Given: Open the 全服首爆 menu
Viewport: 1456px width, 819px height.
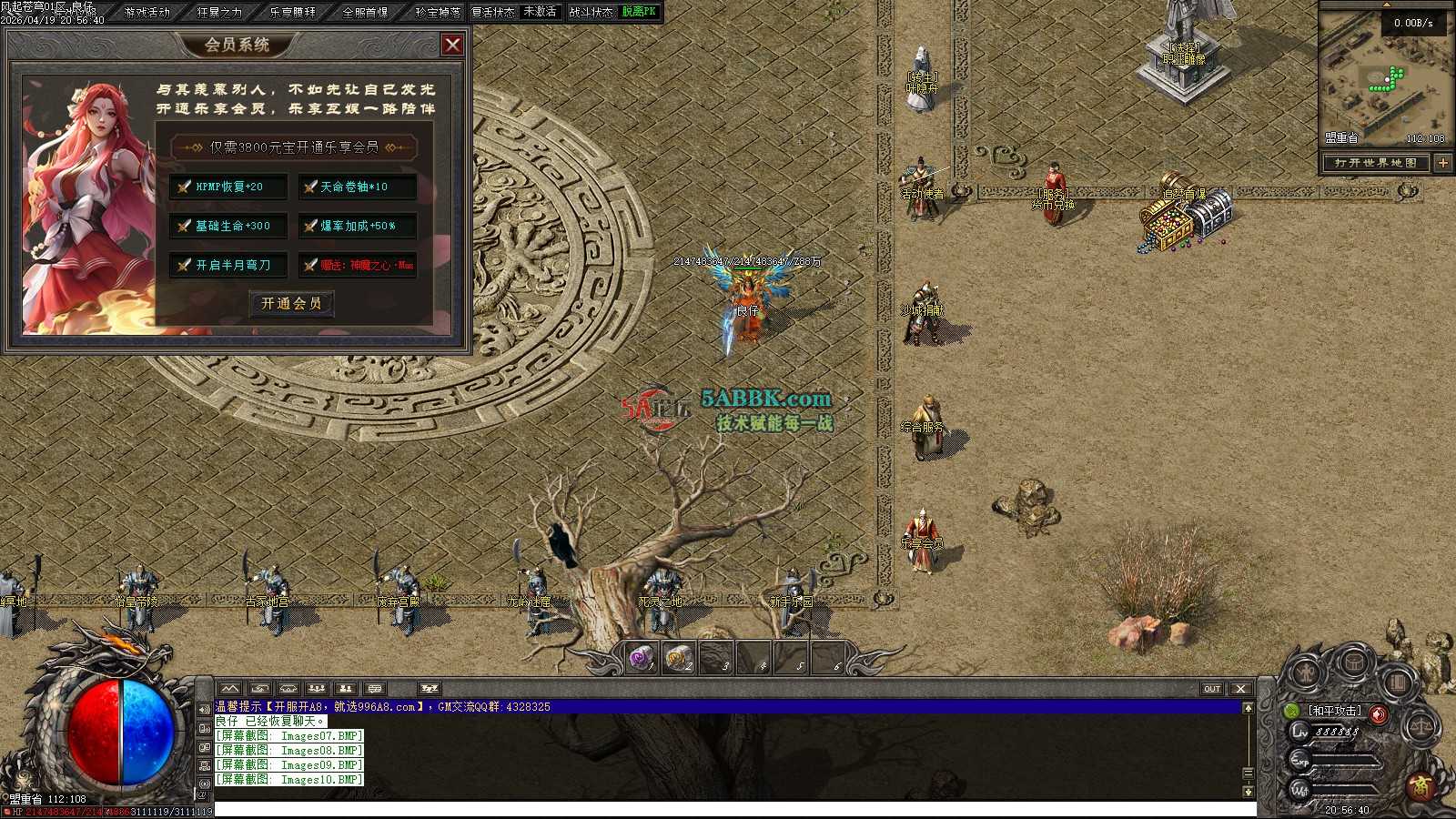Looking at the screenshot, I should tap(366, 12).
